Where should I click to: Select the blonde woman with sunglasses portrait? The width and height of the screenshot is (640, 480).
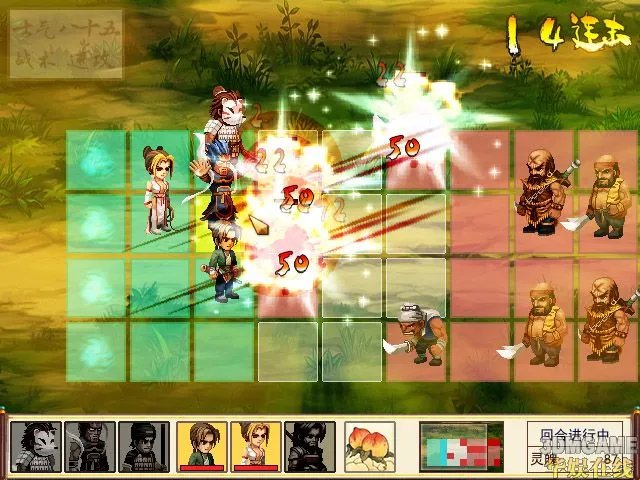tap(255, 446)
